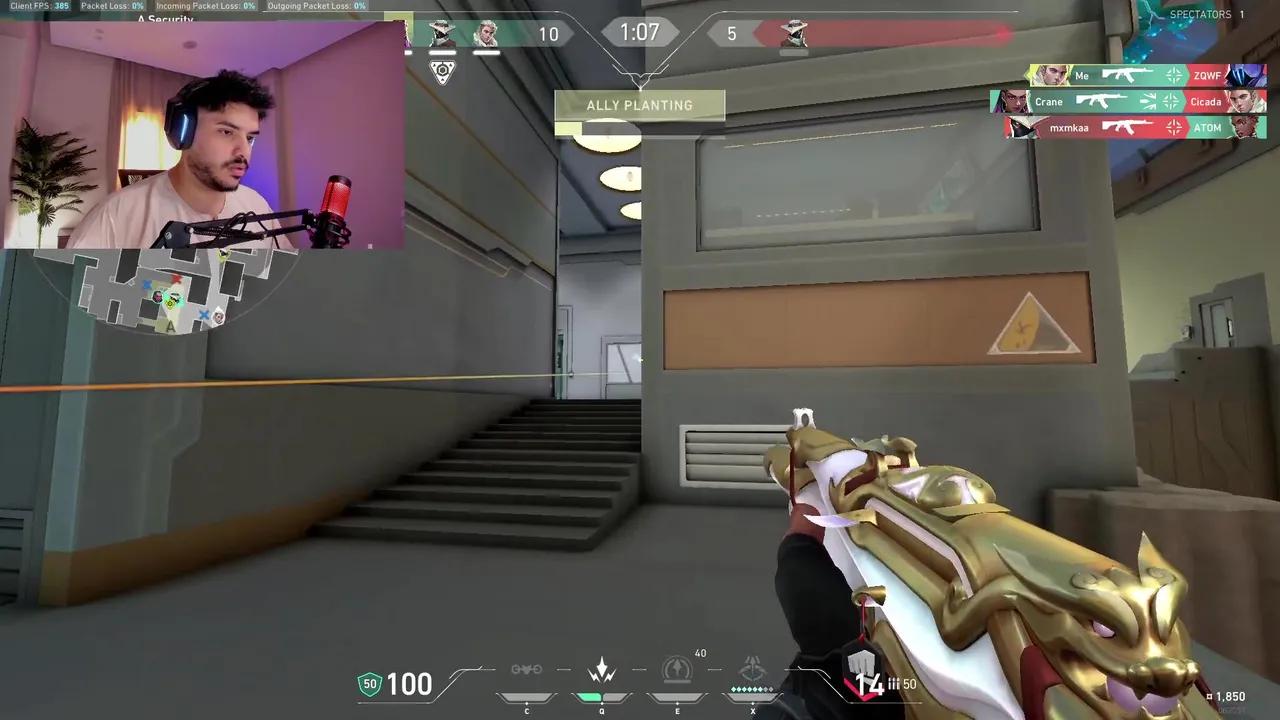Click the crosshair headshot icon beside ATOM
The height and width of the screenshot is (720, 1280).
click(x=1173, y=127)
